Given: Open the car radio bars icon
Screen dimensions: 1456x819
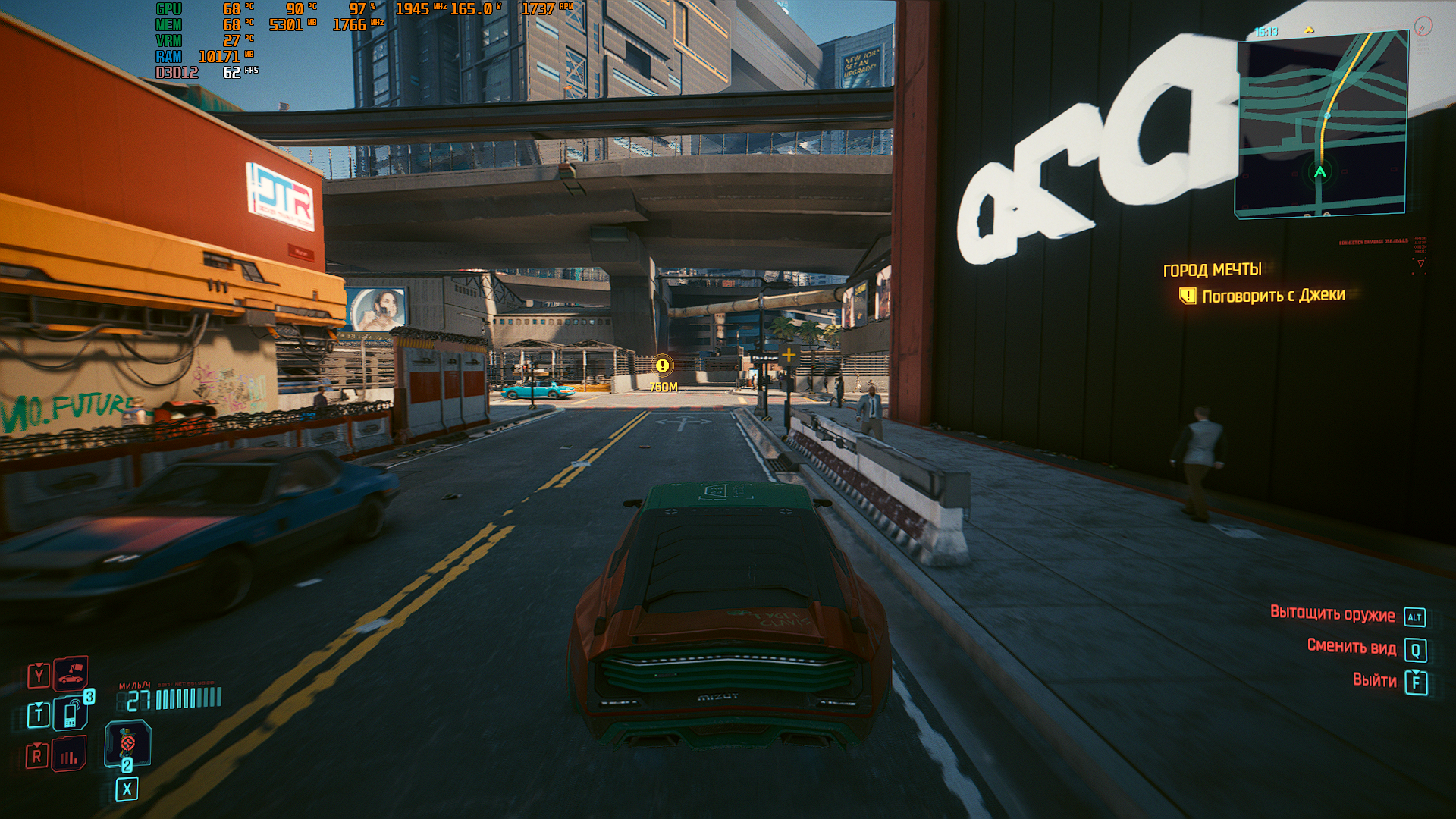Looking at the screenshot, I should 70,755.
